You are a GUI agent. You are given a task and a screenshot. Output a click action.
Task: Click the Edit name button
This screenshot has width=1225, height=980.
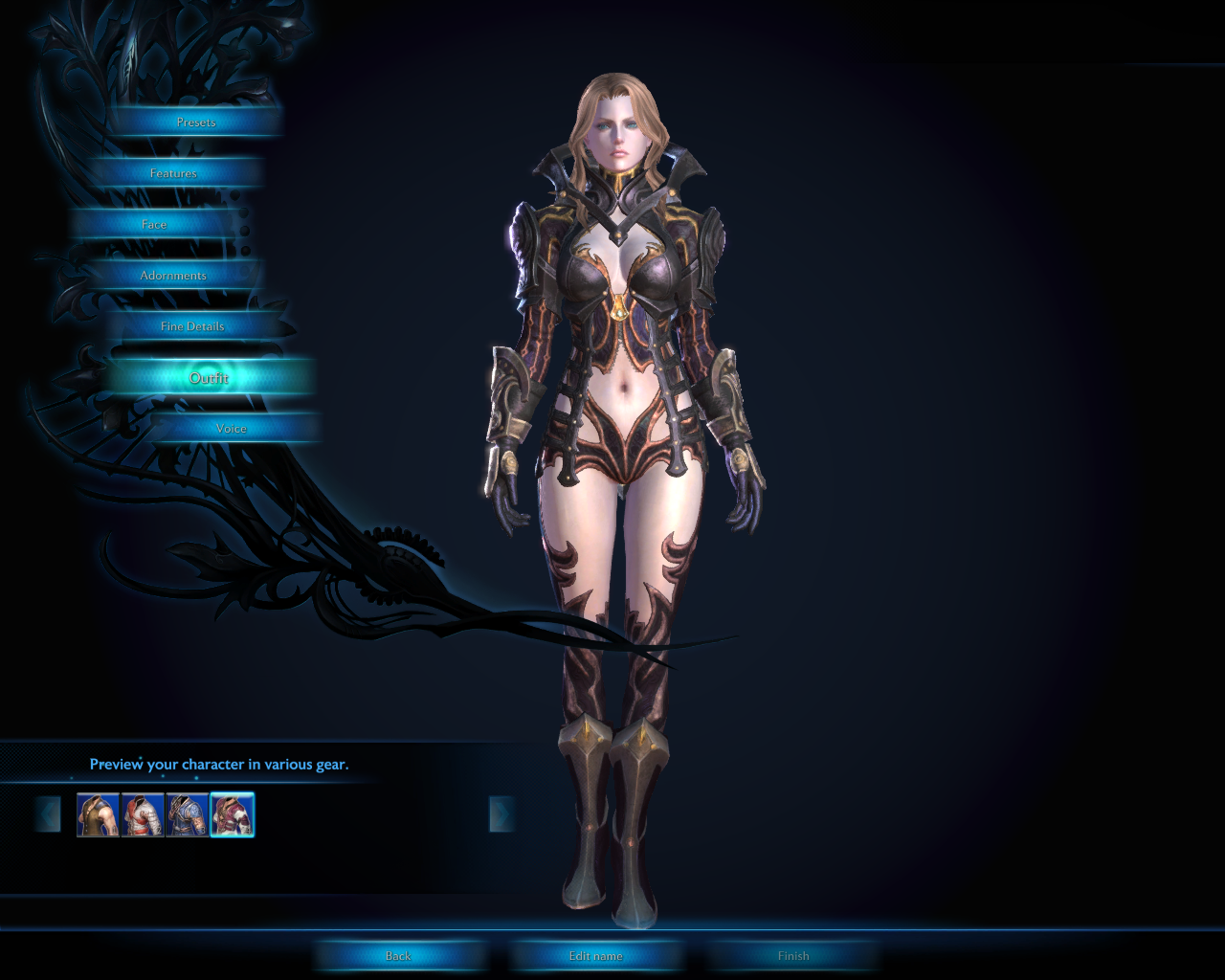(x=595, y=956)
